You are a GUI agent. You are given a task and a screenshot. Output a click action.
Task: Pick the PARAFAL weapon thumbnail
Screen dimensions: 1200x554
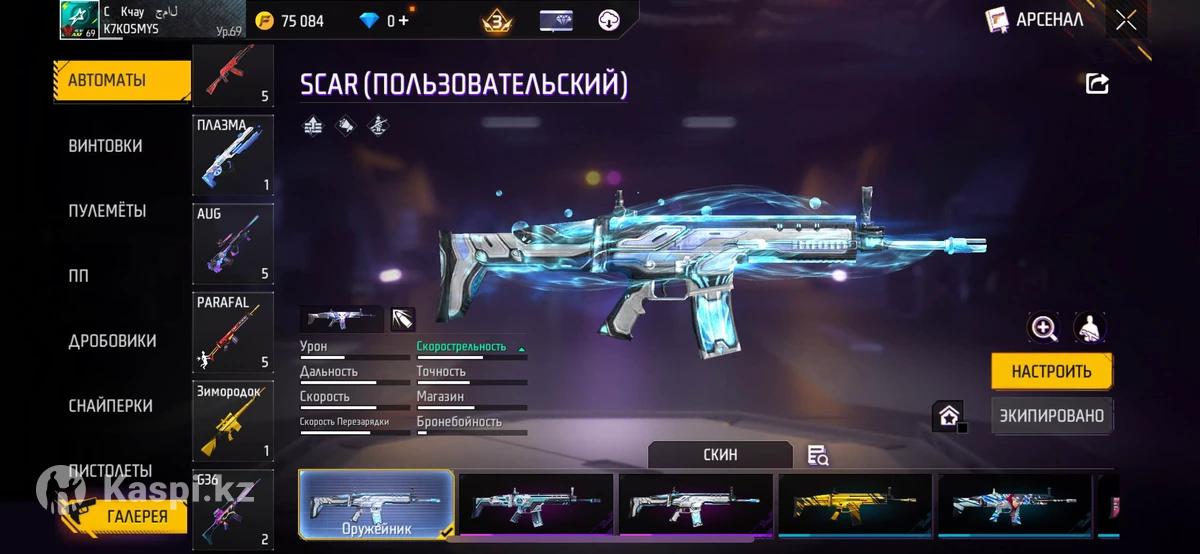pos(232,332)
